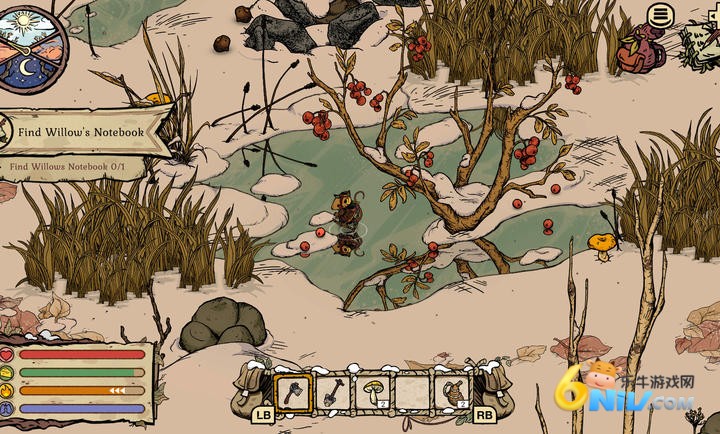Open the journal notebook icon
720x434 pixels.
click(x=702, y=43)
